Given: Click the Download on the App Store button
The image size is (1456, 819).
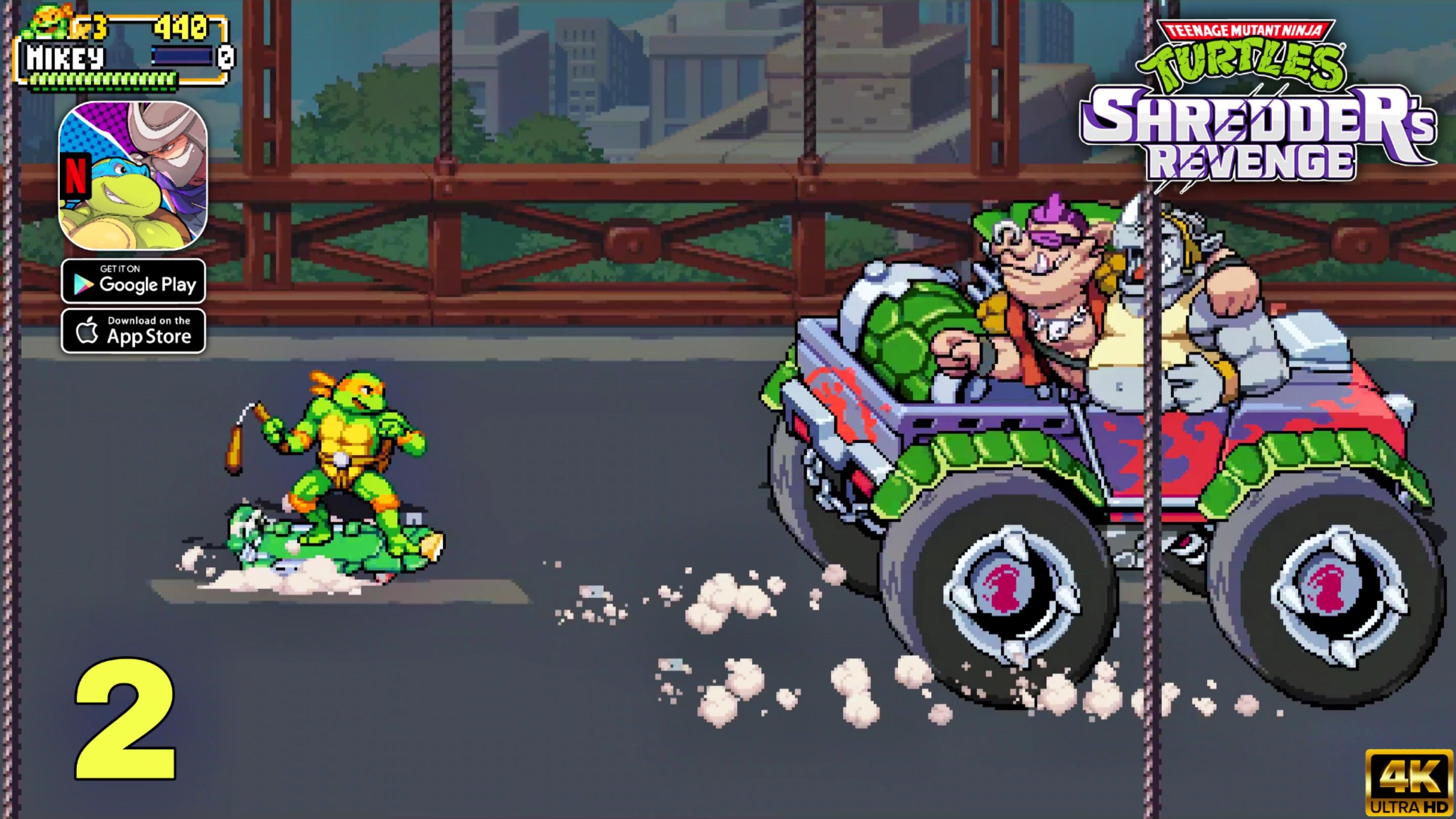Looking at the screenshot, I should pos(133,330).
